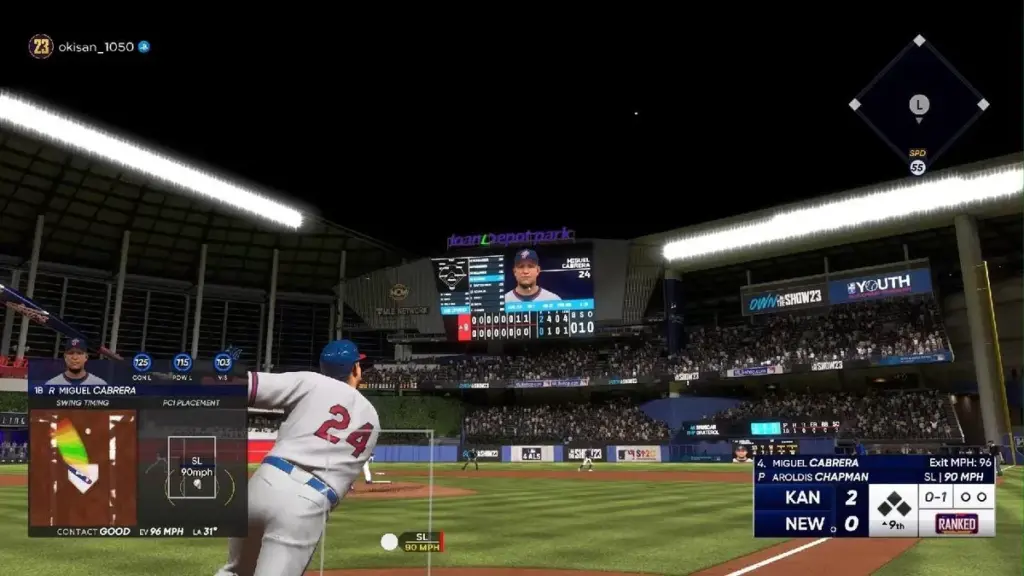
Task: Open the Swing Timing feedback chart
Action: 82,466
